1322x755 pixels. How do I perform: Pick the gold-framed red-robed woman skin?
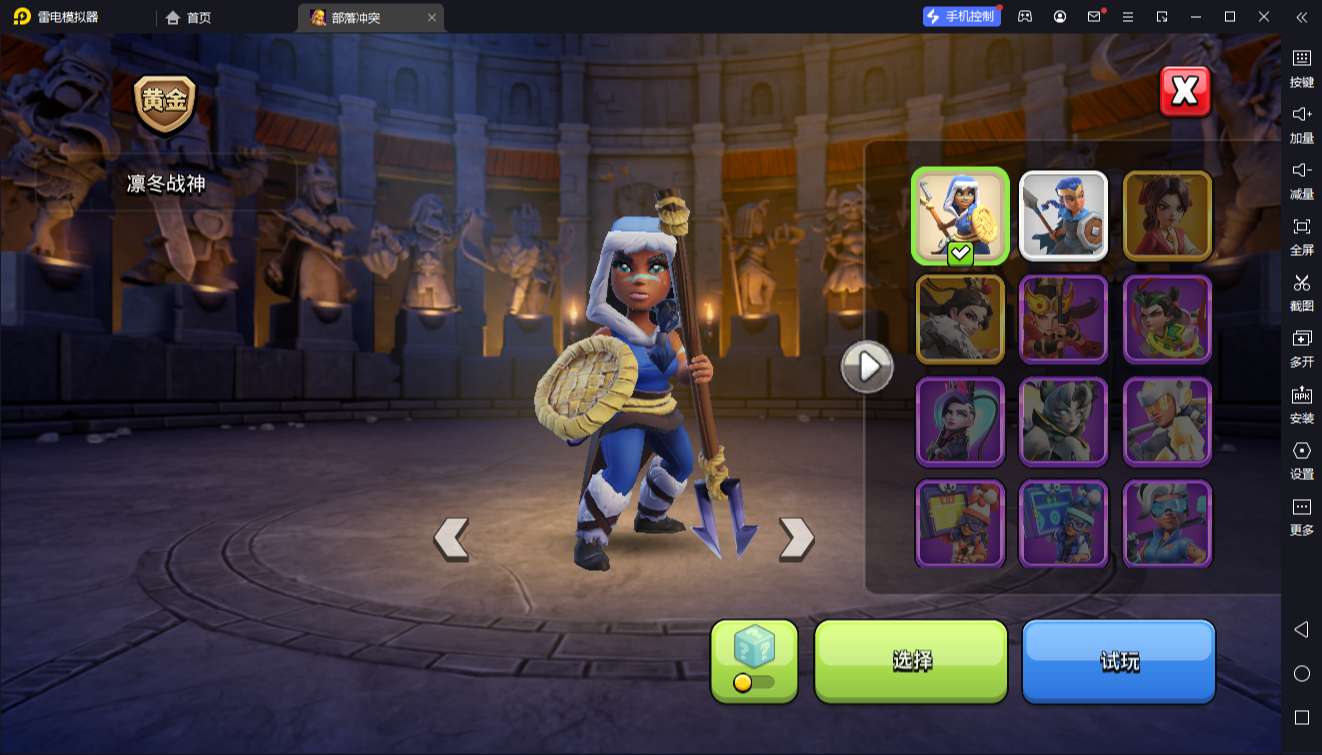tap(1167, 216)
